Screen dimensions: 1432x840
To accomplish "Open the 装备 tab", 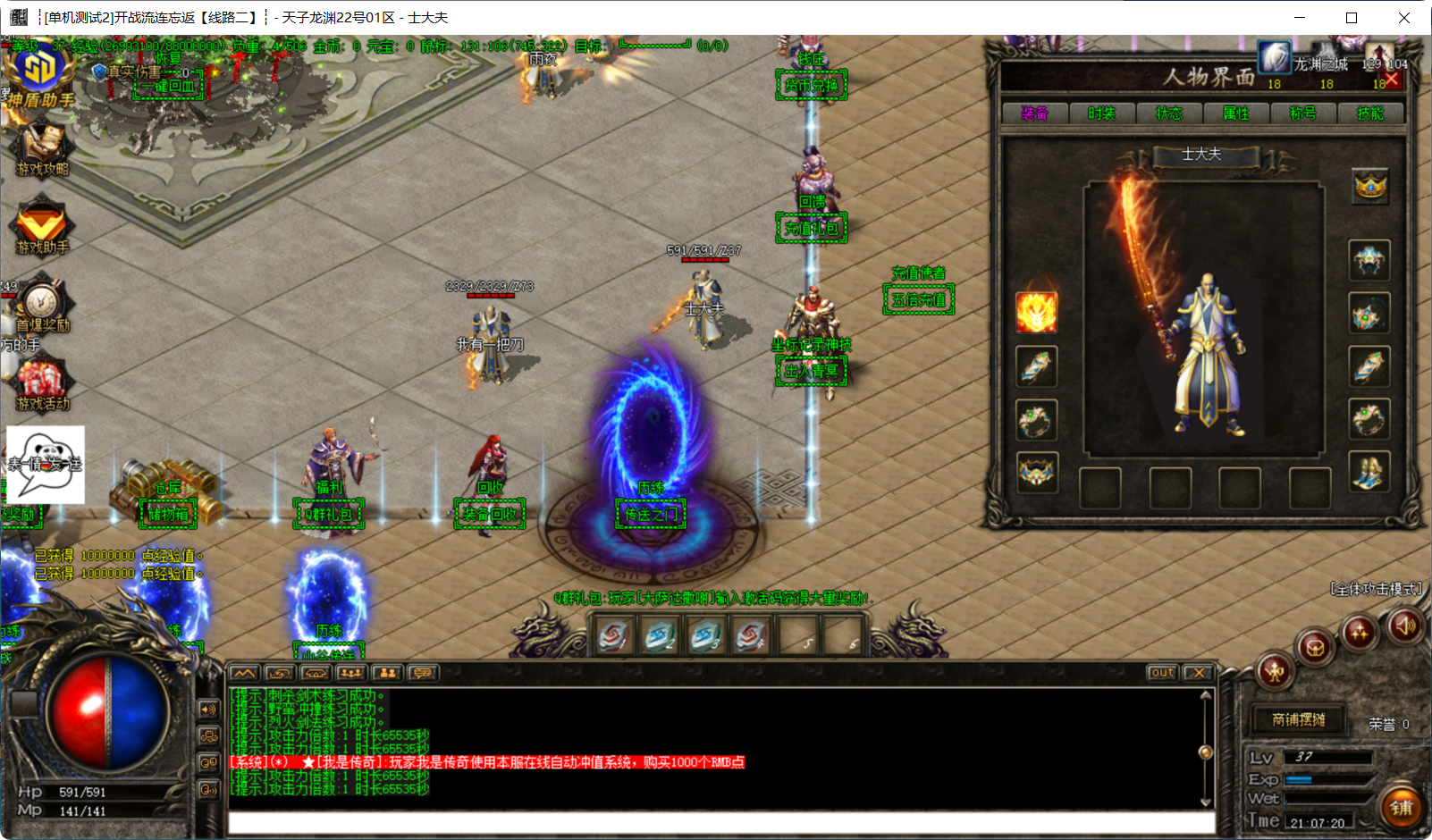I will tap(1034, 113).
